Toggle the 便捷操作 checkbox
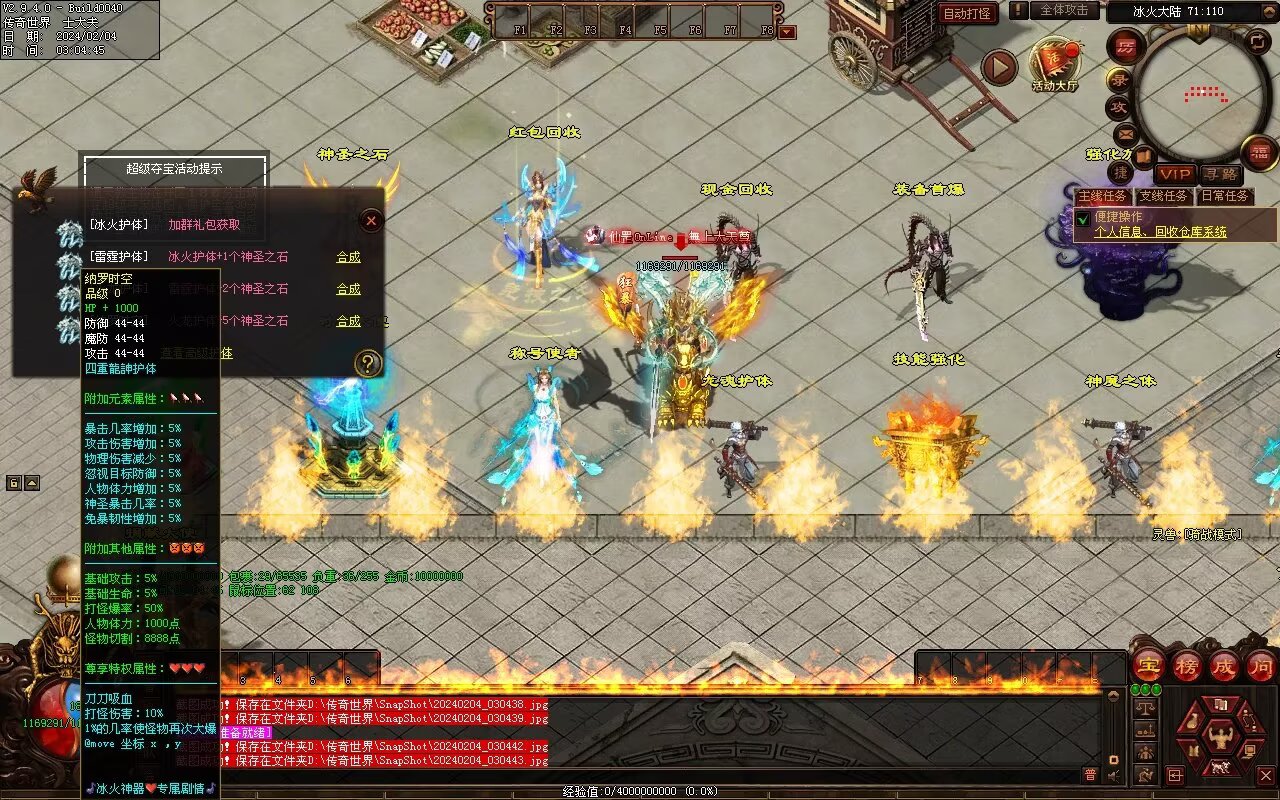 (x=1082, y=218)
